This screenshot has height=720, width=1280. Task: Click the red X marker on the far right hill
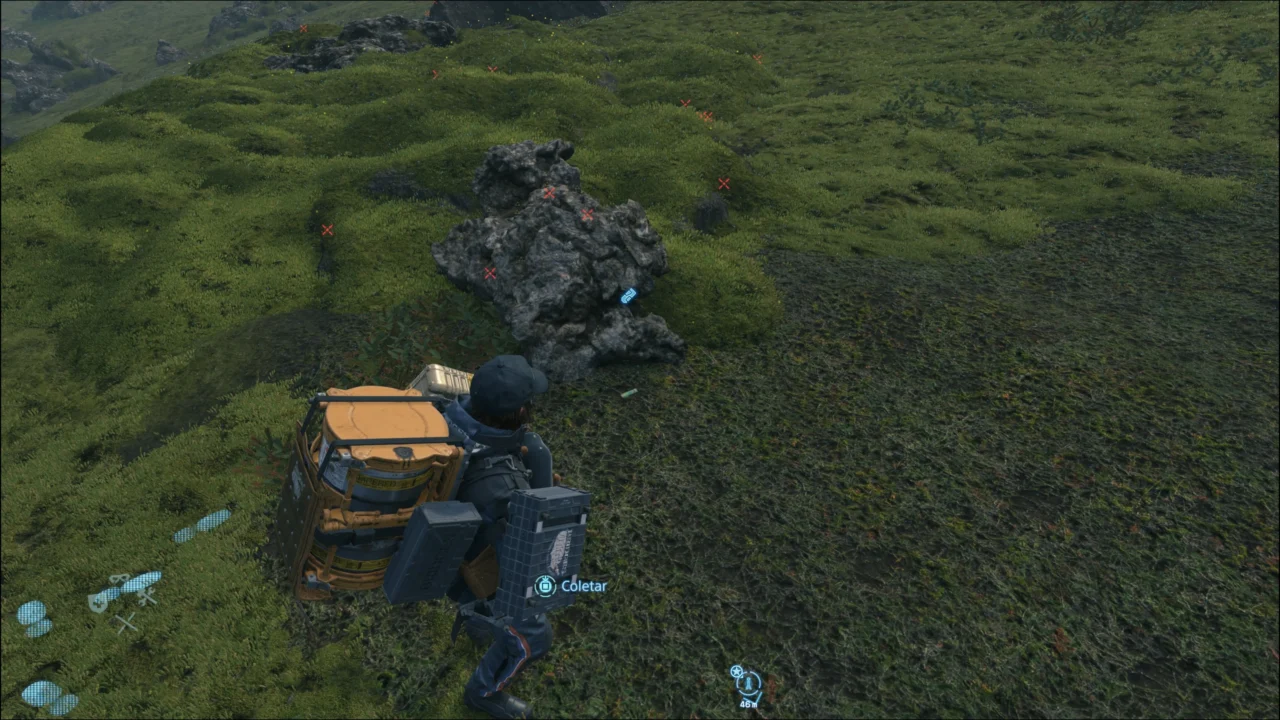click(x=724, y=184)
